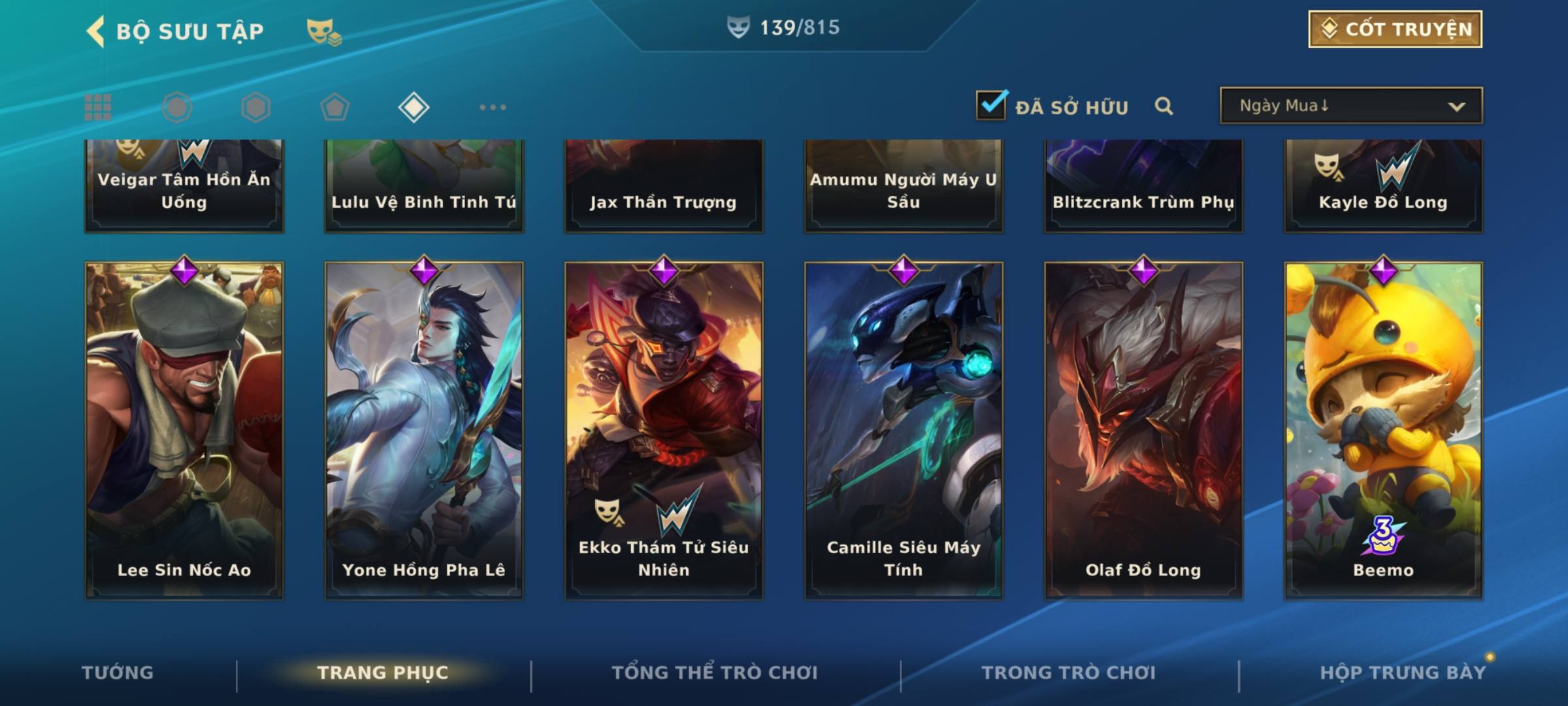Toggle the Đã Sở Hữu checkbox
The height and width of the screenshot is (706, 1568).
pos(991,105)
